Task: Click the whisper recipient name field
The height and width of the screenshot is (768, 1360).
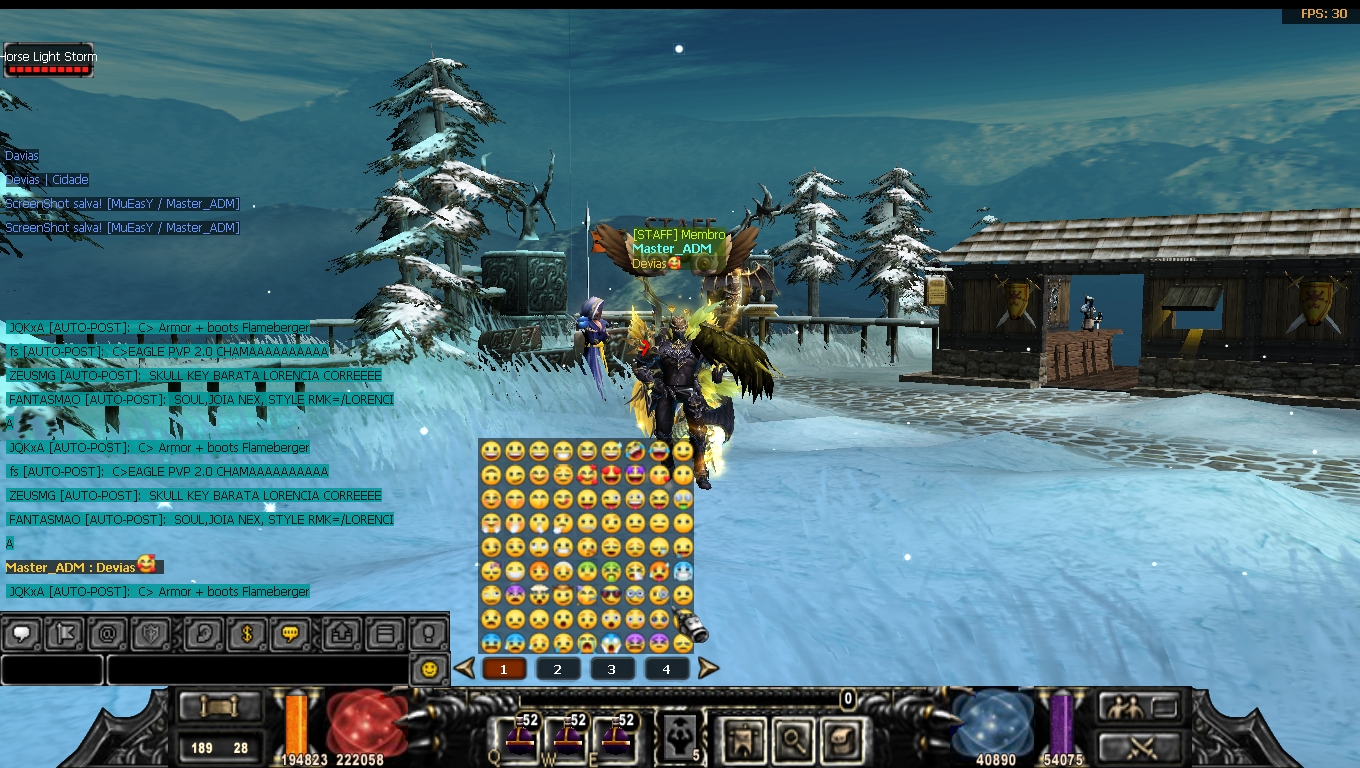Action: [x=52, y=669]
